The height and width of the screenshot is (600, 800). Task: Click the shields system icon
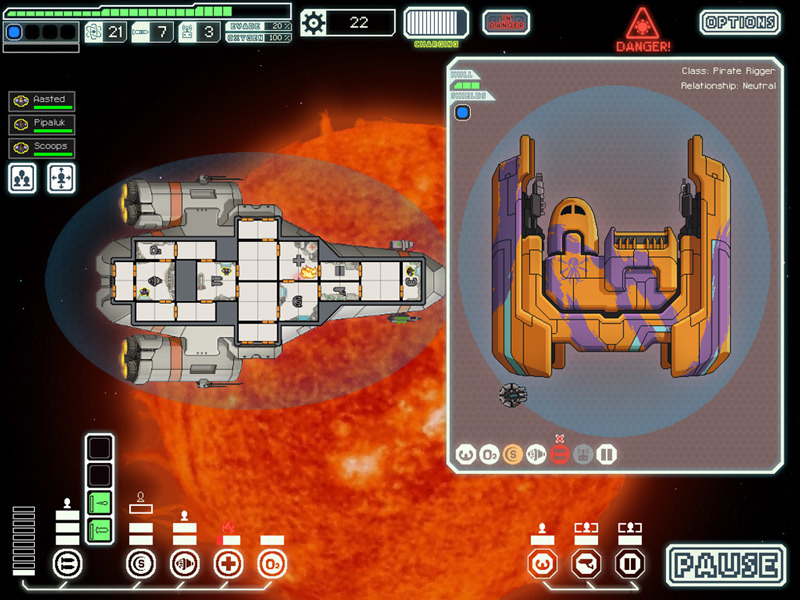point(141,564)
